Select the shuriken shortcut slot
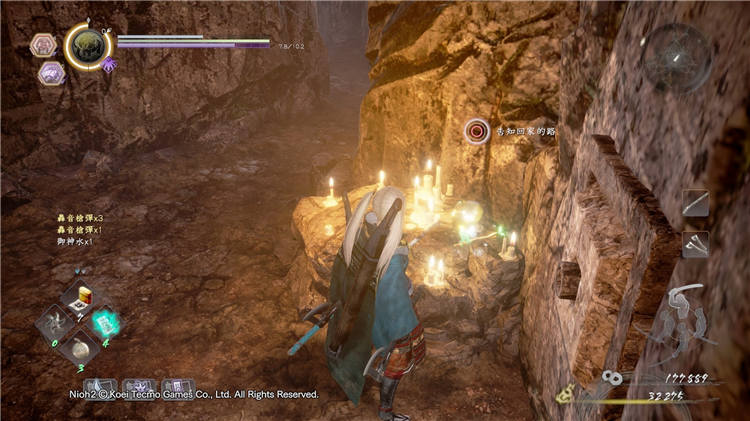750x421 pixels. 55,323
